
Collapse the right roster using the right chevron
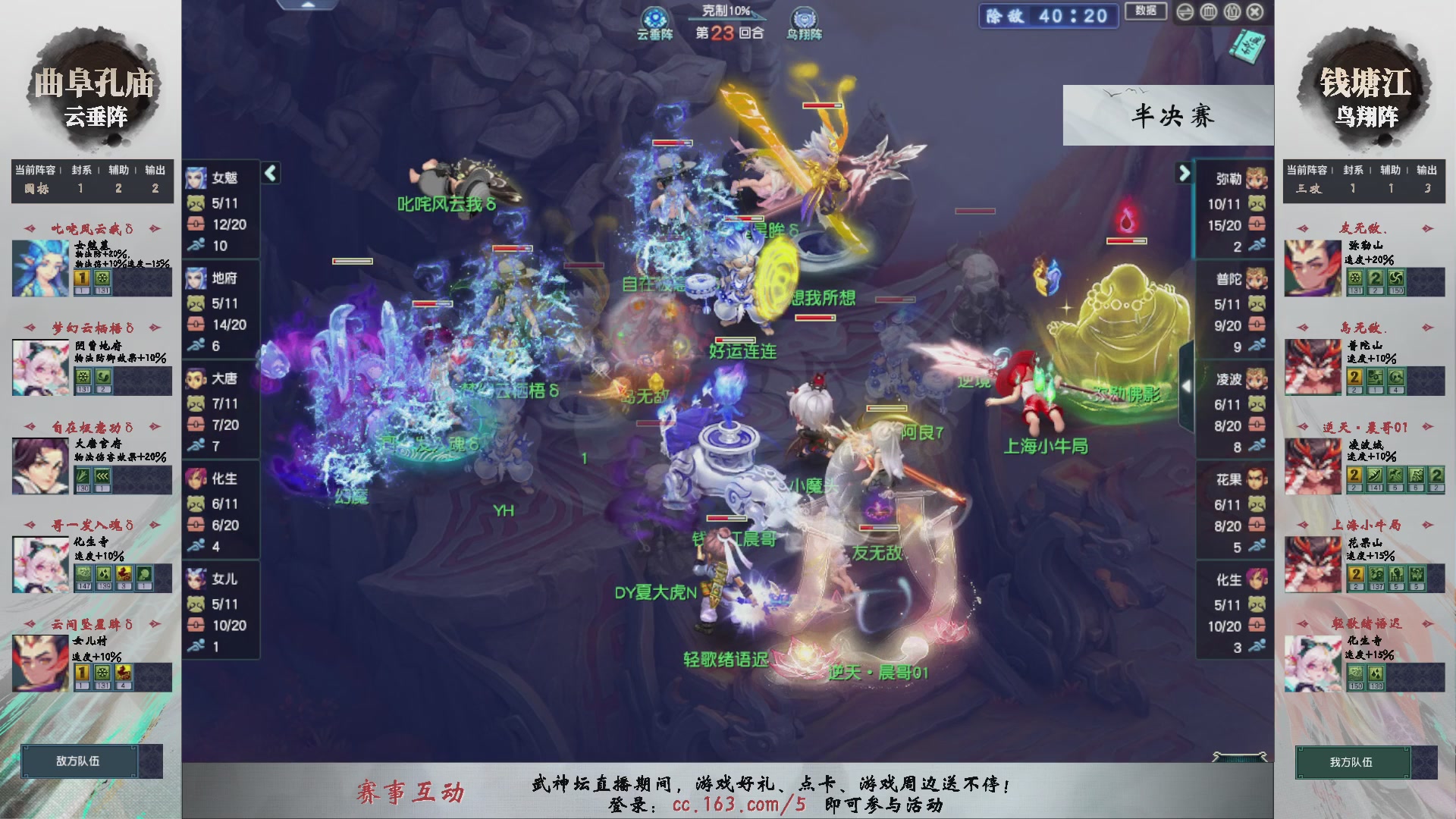[1183, 172]
